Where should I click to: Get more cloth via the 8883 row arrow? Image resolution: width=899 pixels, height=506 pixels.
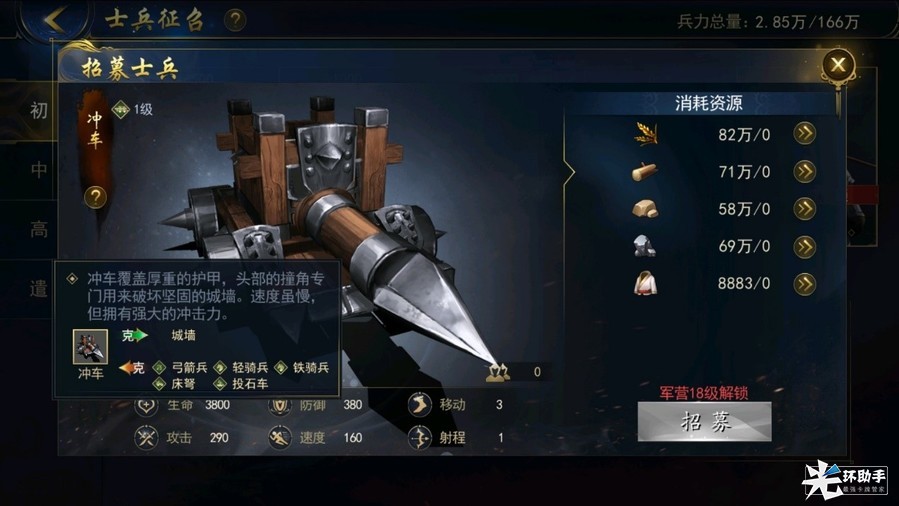(804, 284)
